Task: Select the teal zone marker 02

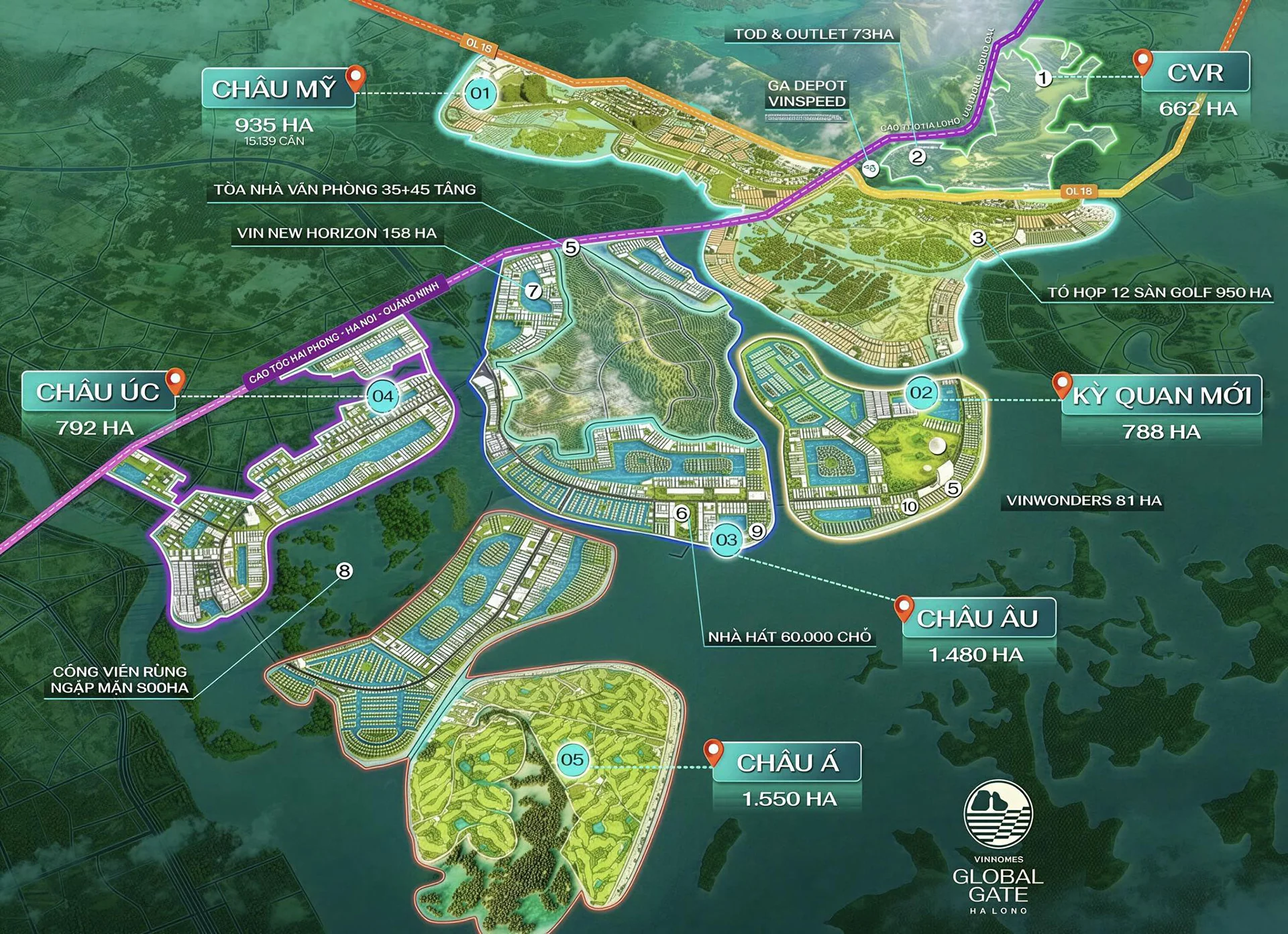Action: pos(921,392)
